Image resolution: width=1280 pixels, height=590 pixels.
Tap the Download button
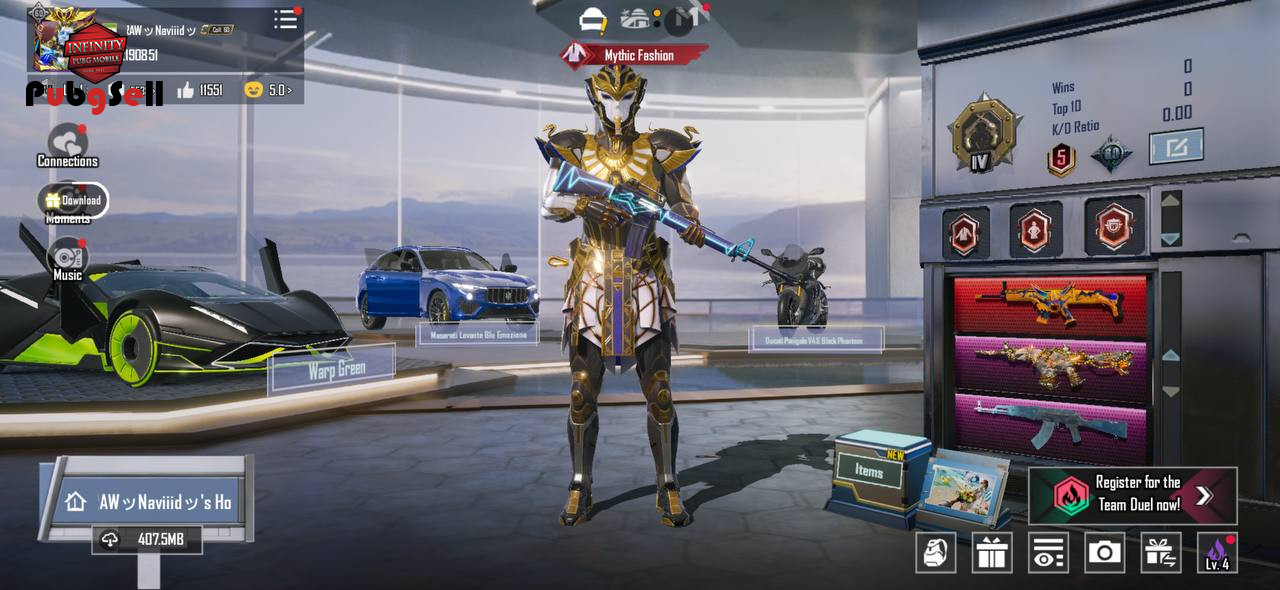(74, 200)
